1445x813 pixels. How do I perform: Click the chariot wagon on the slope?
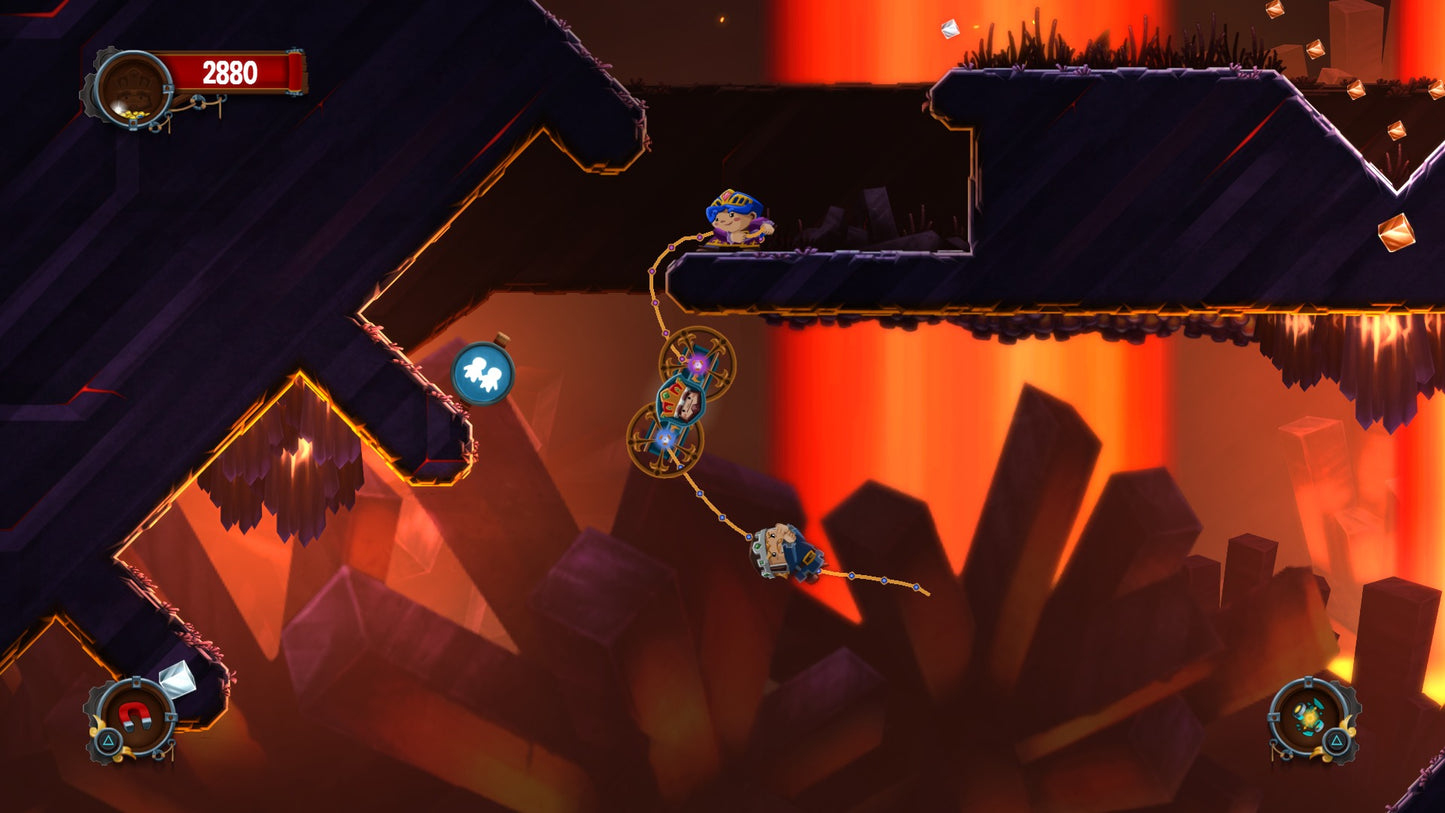(785, 550)
